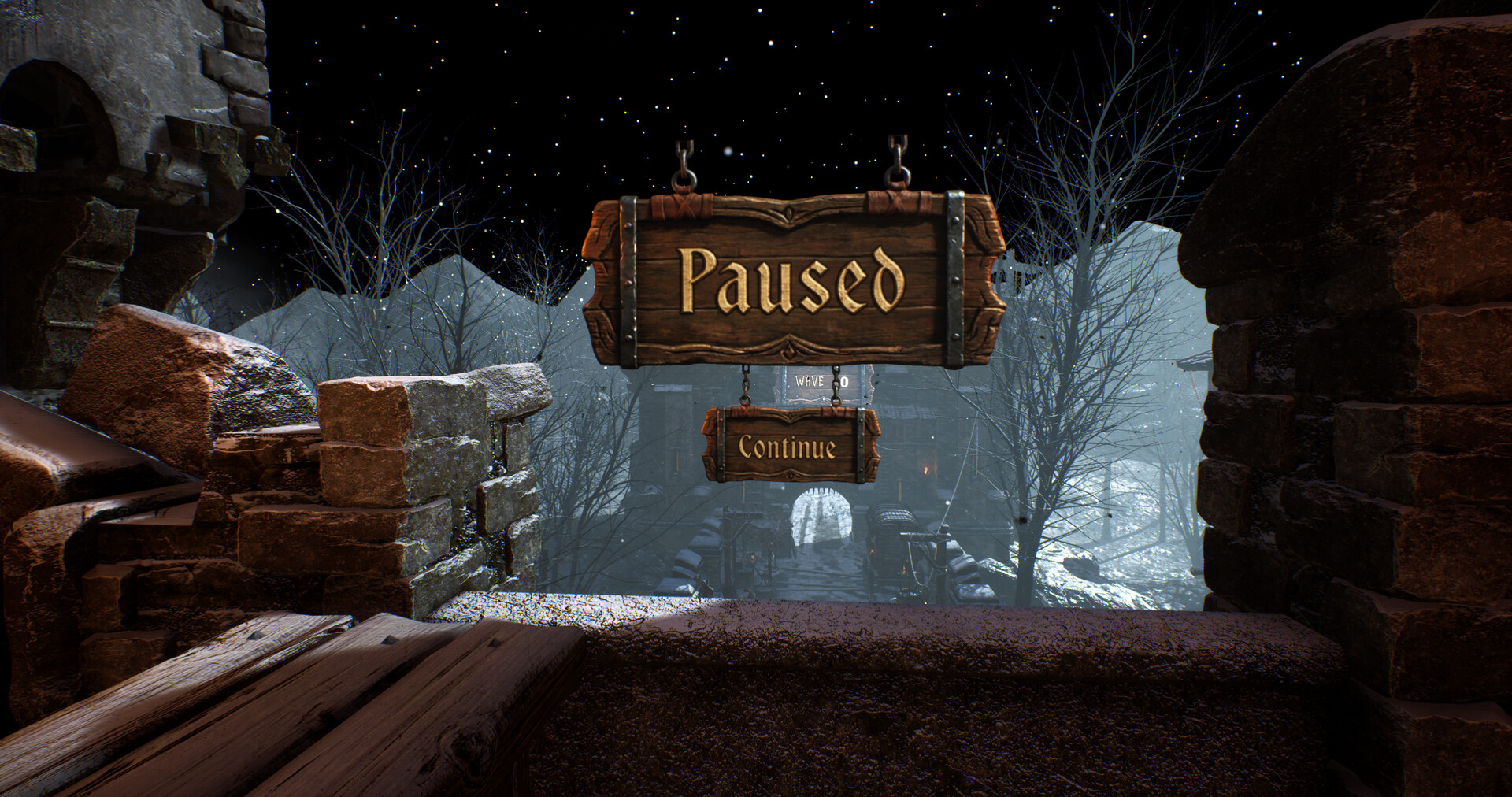1512x797 pixels.
Task: Click the Continue button to resume
Action: pos(787,447)
